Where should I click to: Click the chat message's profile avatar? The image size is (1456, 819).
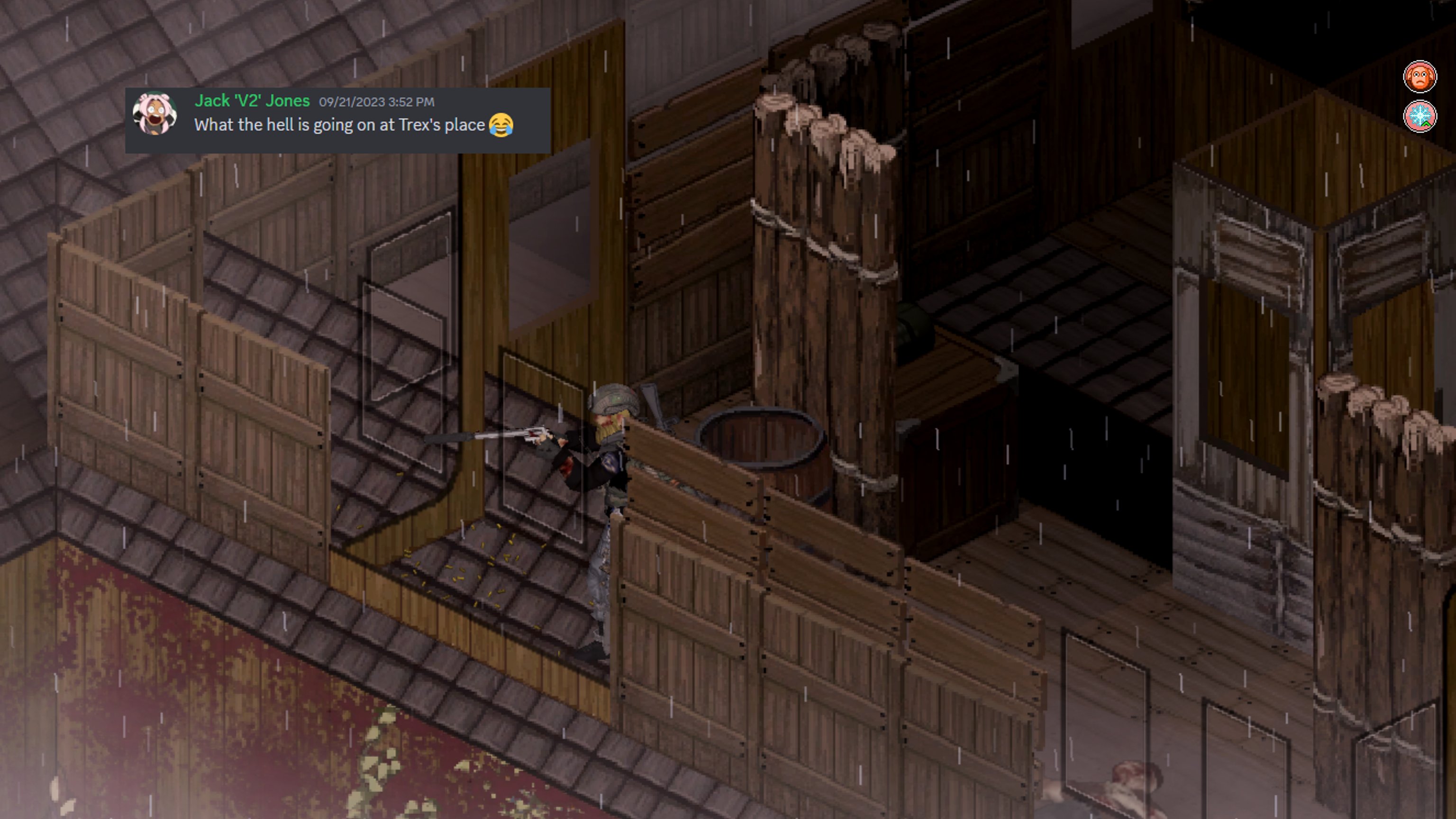[155, 115]
